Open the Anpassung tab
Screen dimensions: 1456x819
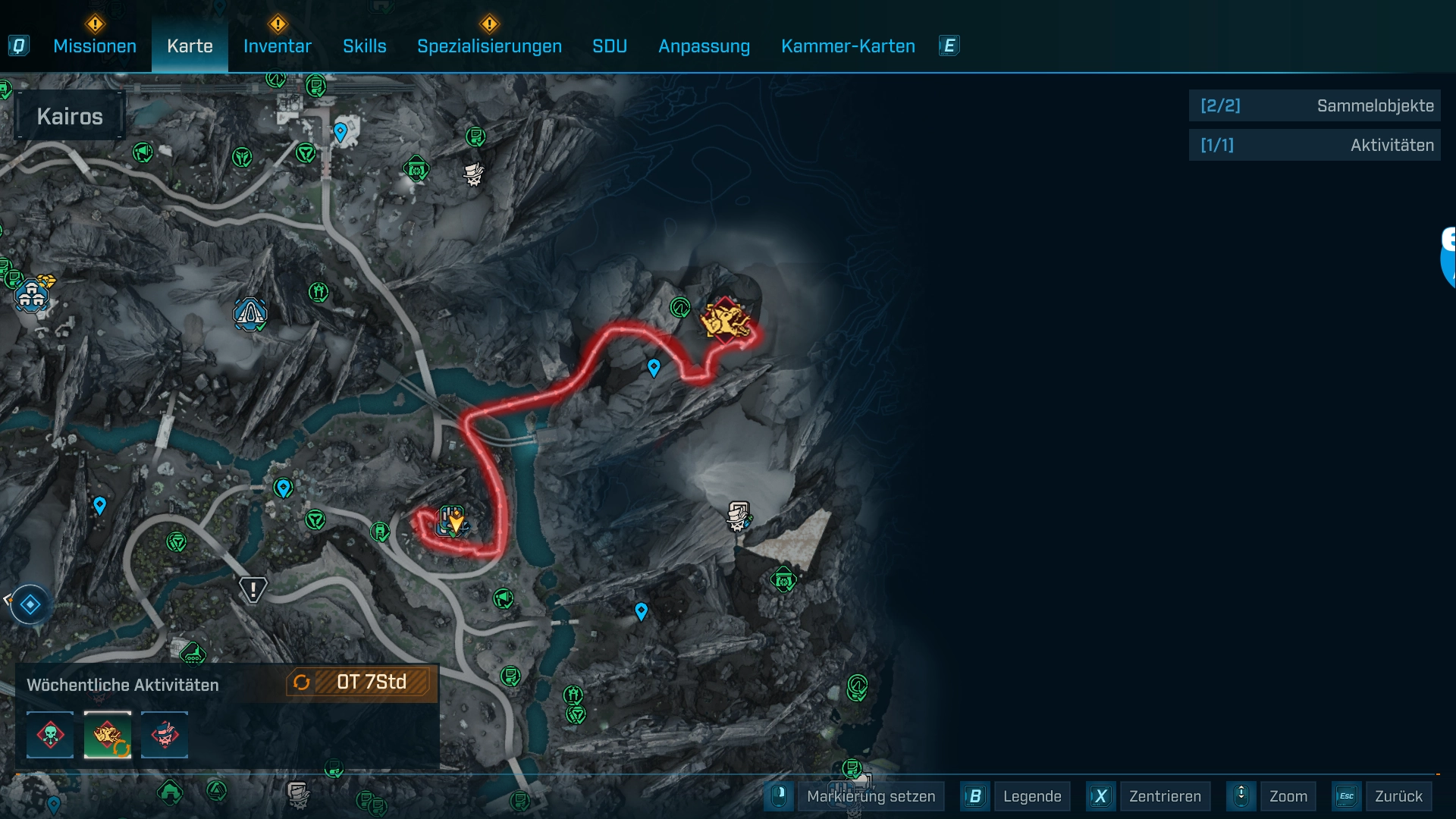click(704, 46)
